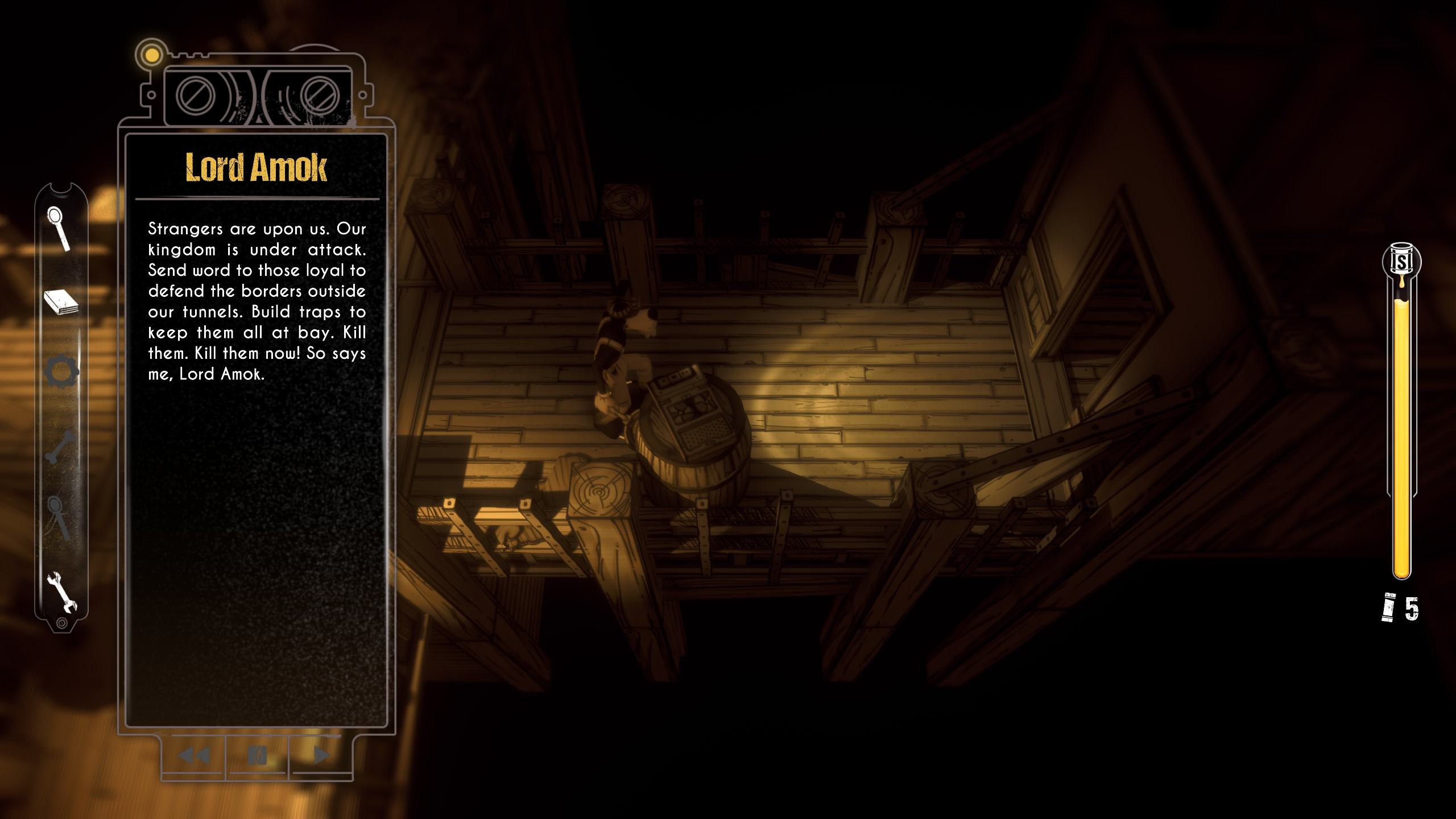Choose the dark gear icon
The height and width of the screenshot is (819, 1456).
click(x=61, y=372)
